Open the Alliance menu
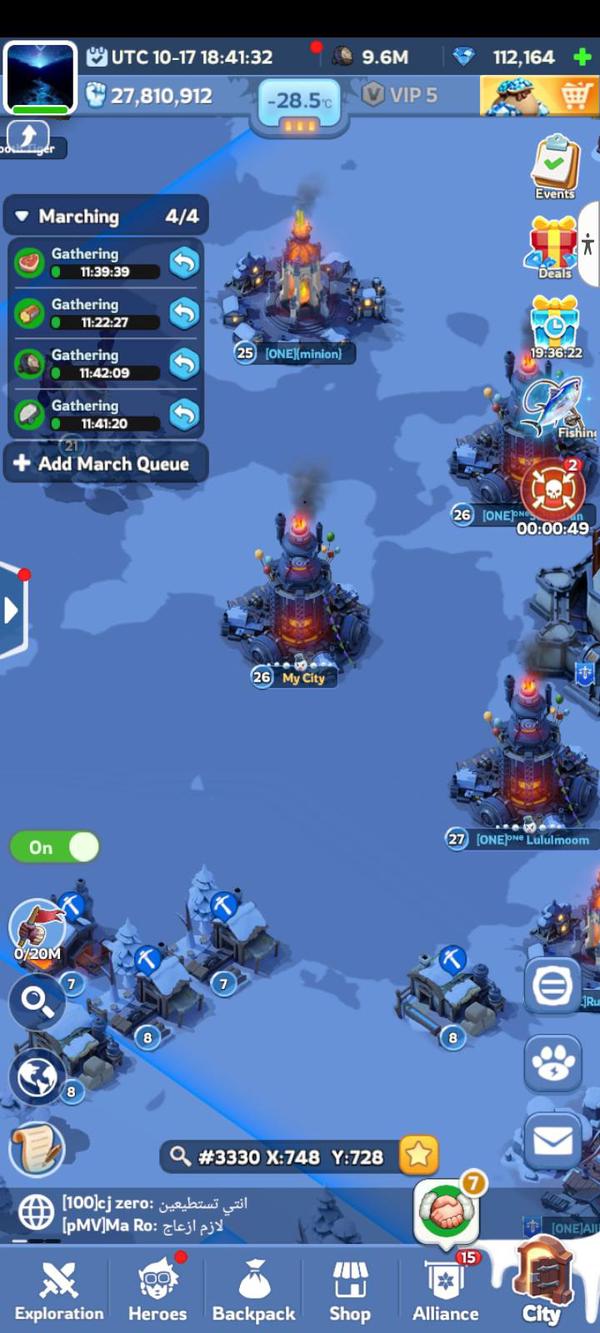The width and height of the screenshot is (600, 1333). (x=445, y=1289)
